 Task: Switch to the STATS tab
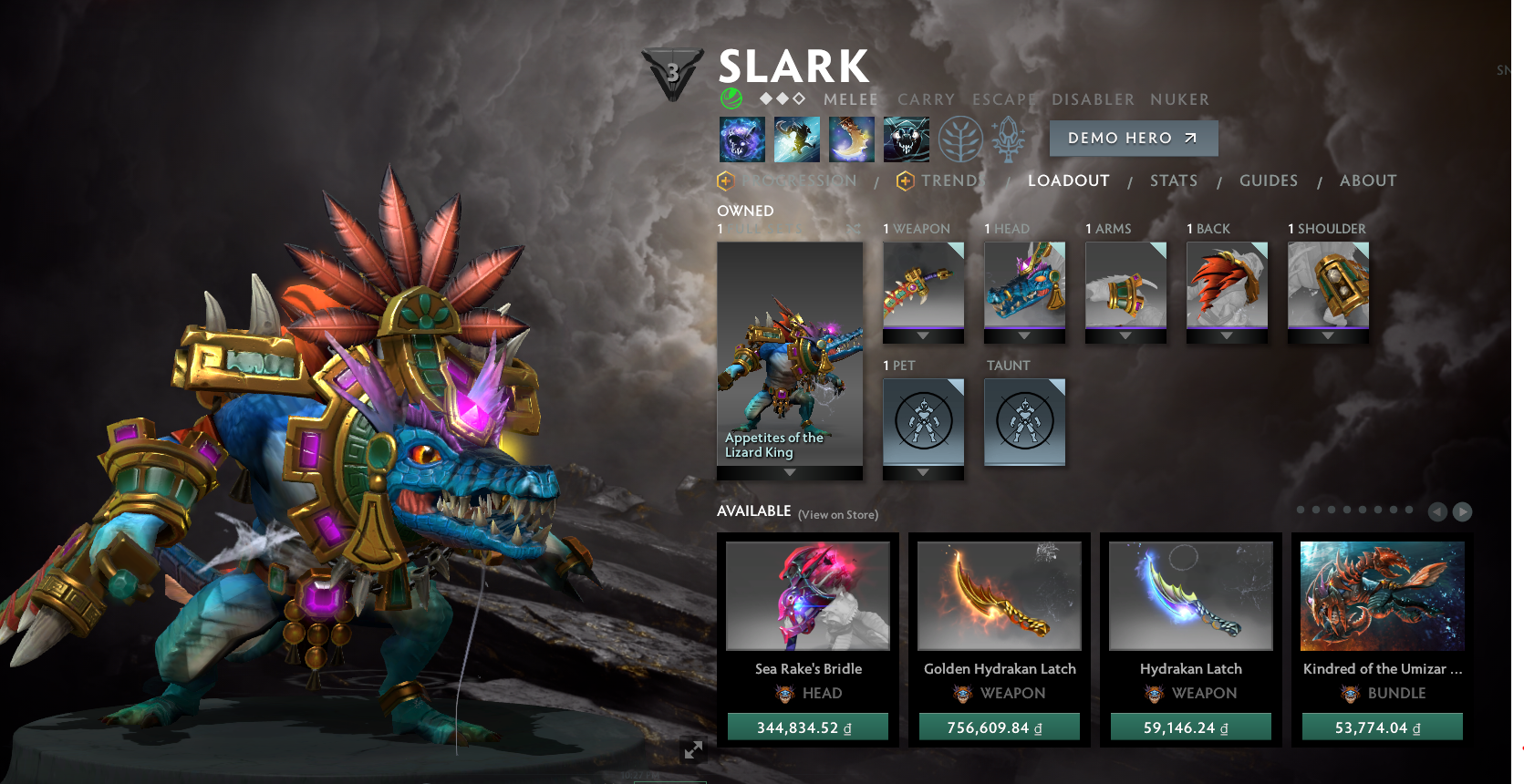(x=1174, y=181)
